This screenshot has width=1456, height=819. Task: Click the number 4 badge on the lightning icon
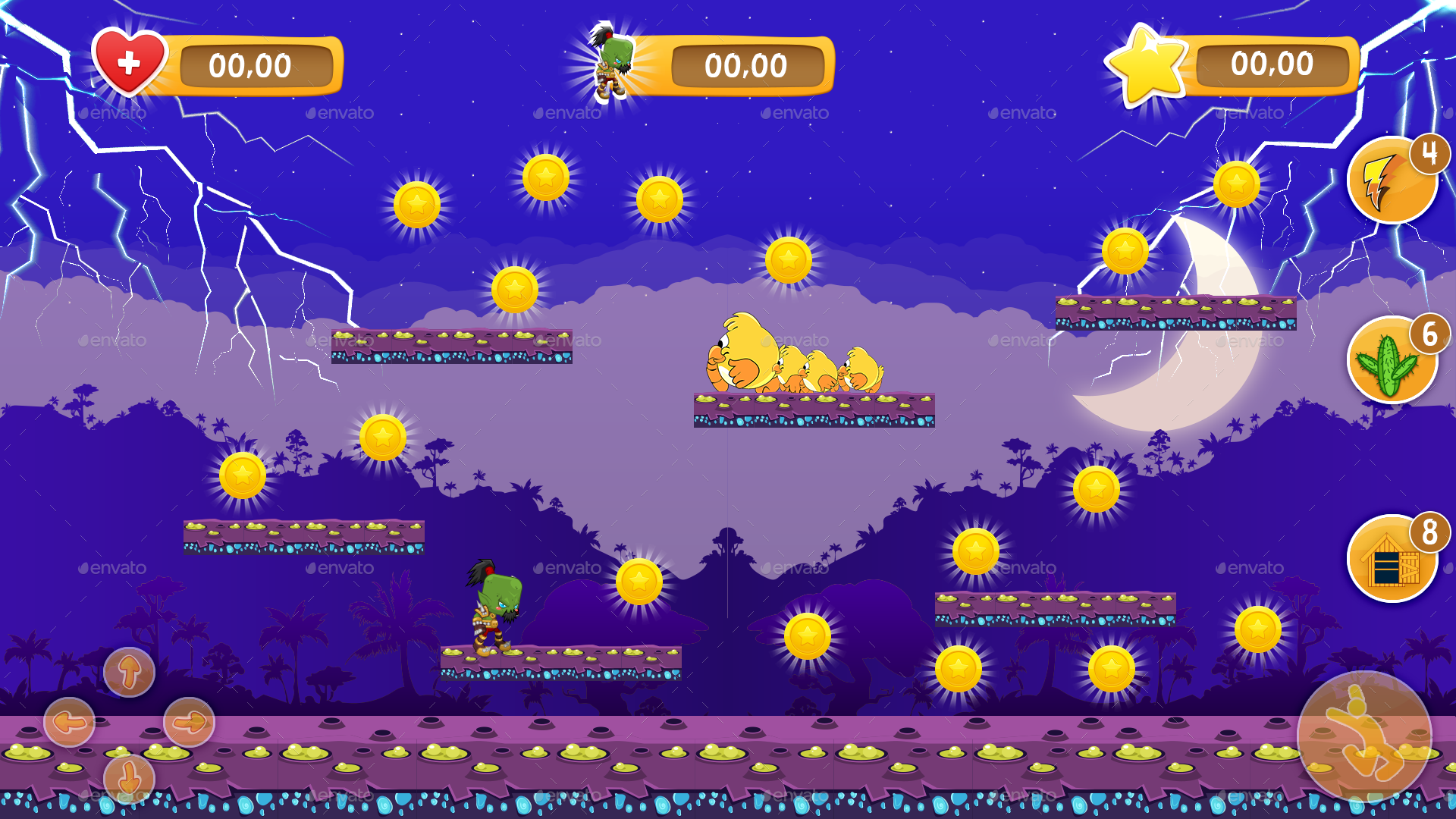[1431, 154]
